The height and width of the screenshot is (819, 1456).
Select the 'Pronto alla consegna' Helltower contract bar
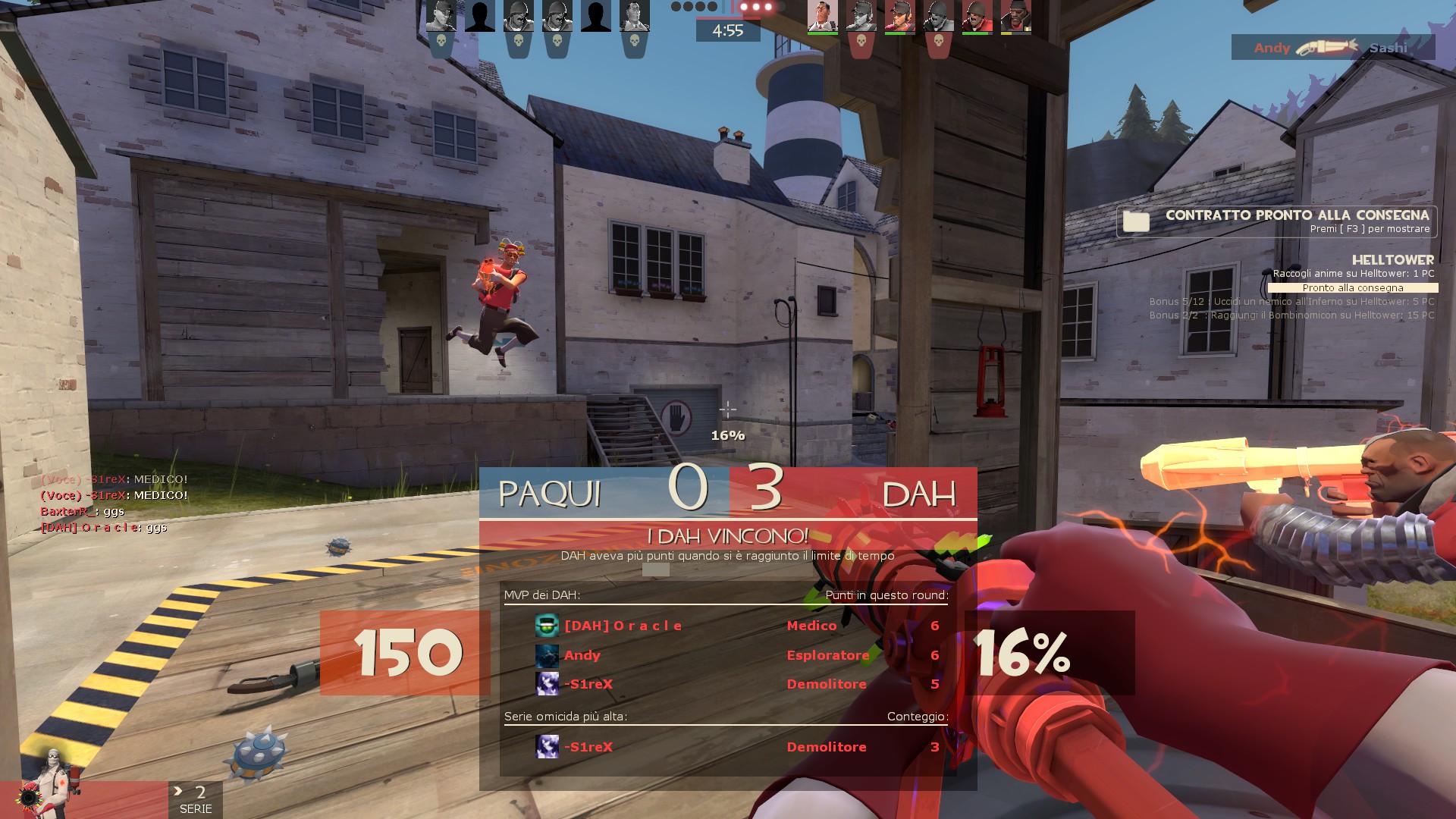(1353, 288)
